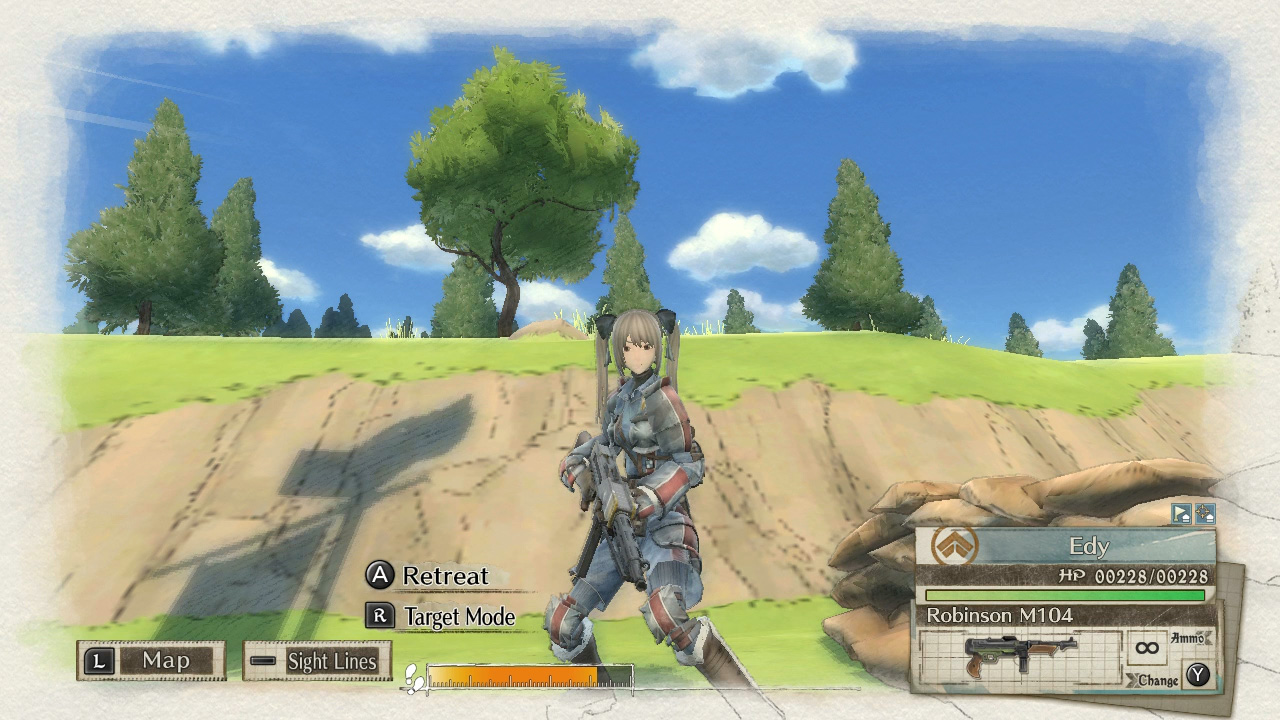Click Edy's green HP bar
This screenshot has height=720, width=1280.
[x=1065, y=595]
